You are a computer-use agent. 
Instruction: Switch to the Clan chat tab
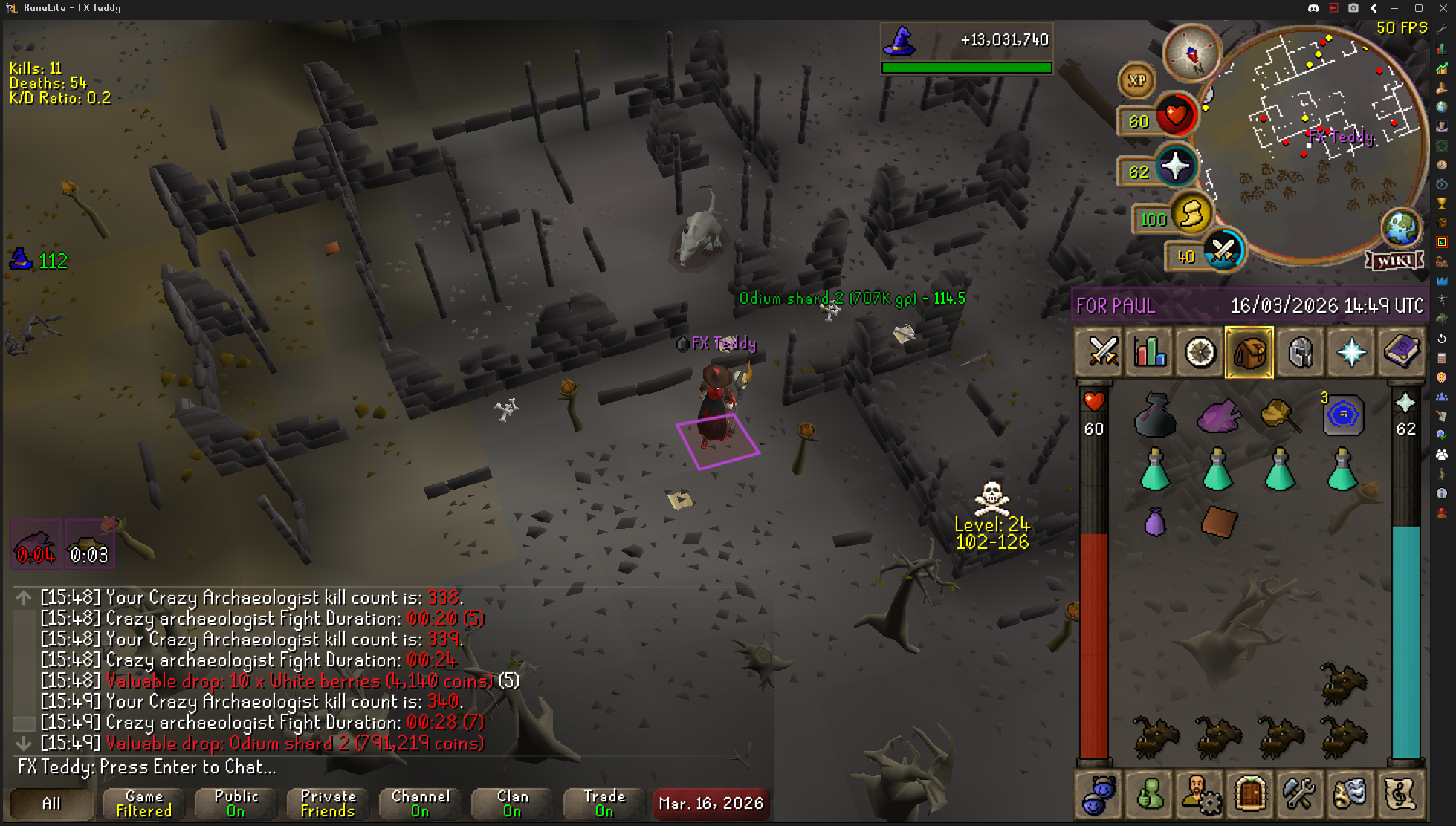pos(512,804)
